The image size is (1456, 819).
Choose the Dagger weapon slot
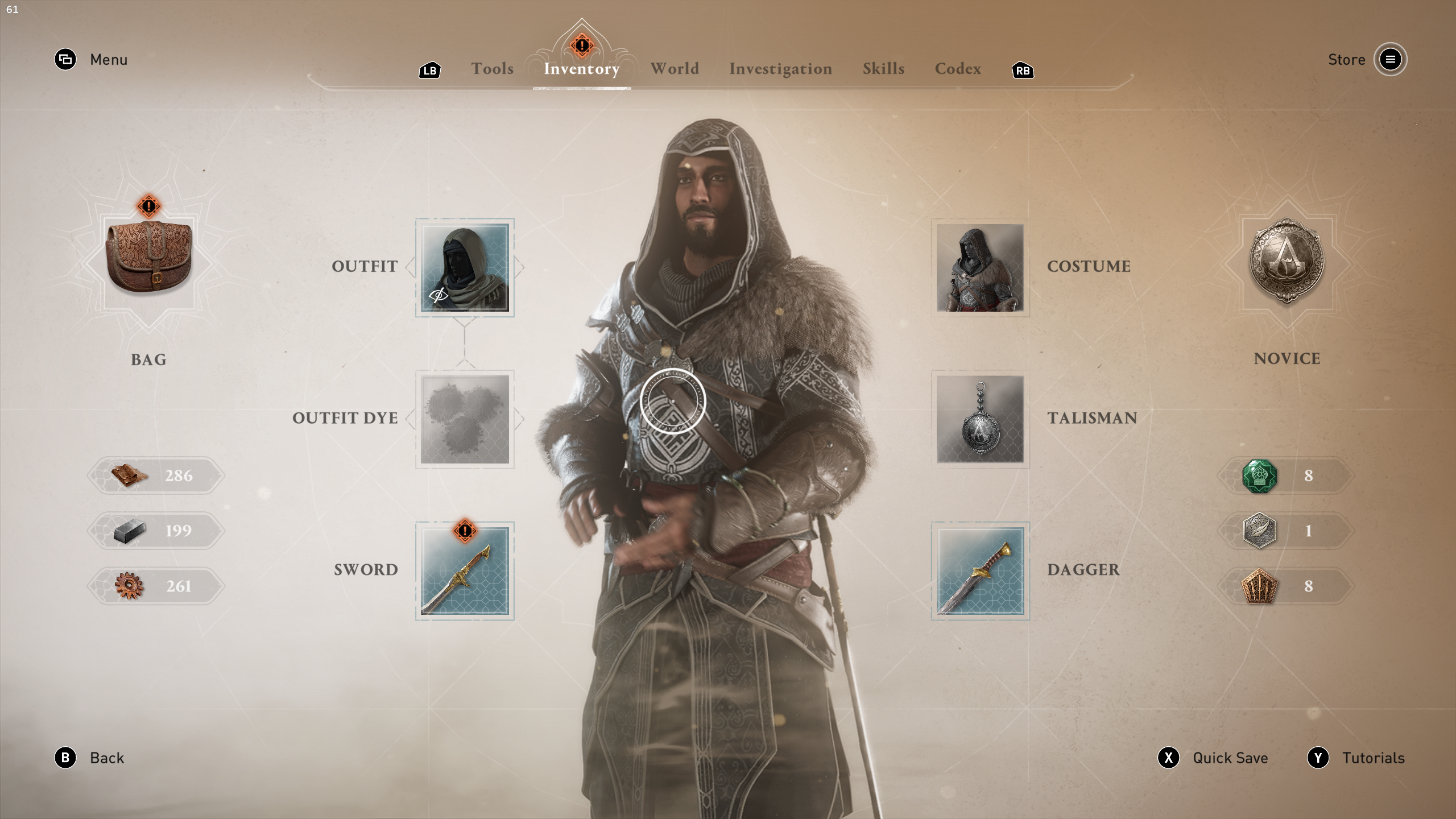click(x=980, y=570)
